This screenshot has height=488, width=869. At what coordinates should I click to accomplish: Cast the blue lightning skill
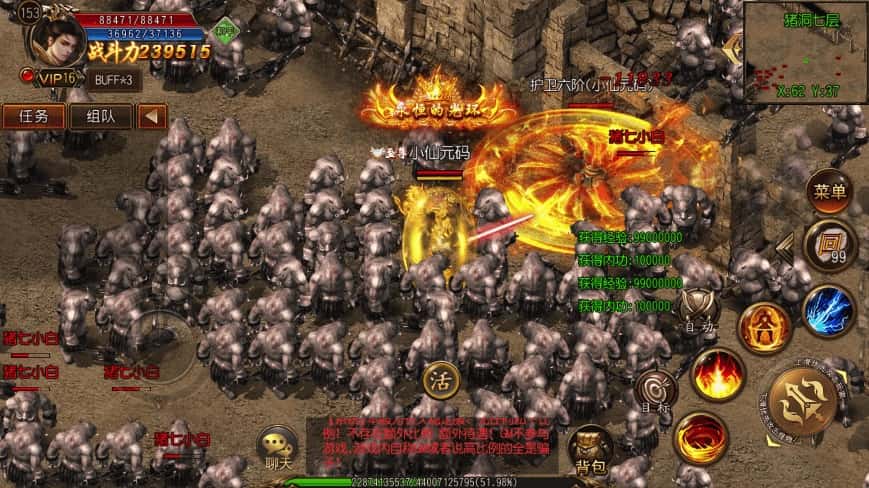coord(827,309)
